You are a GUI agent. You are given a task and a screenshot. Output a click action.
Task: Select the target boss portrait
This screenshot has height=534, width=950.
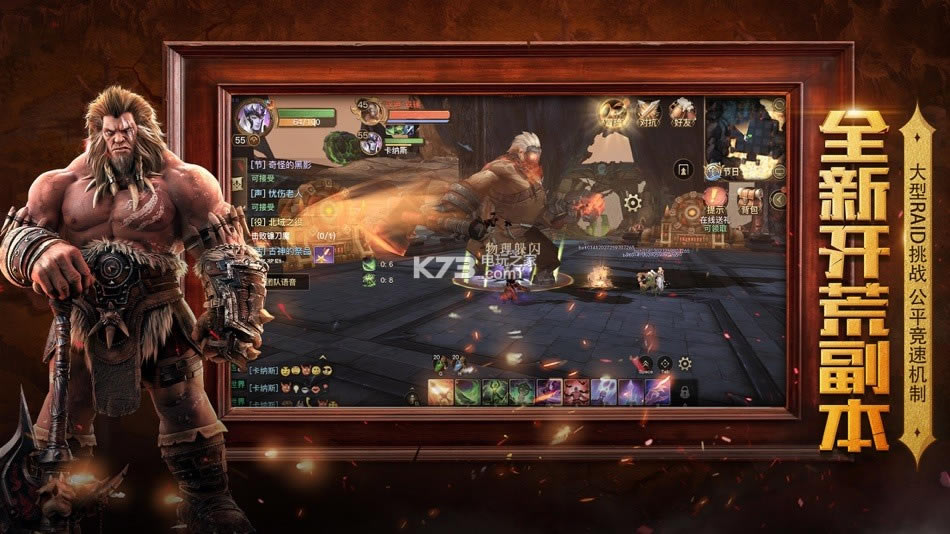coord(369,111)
